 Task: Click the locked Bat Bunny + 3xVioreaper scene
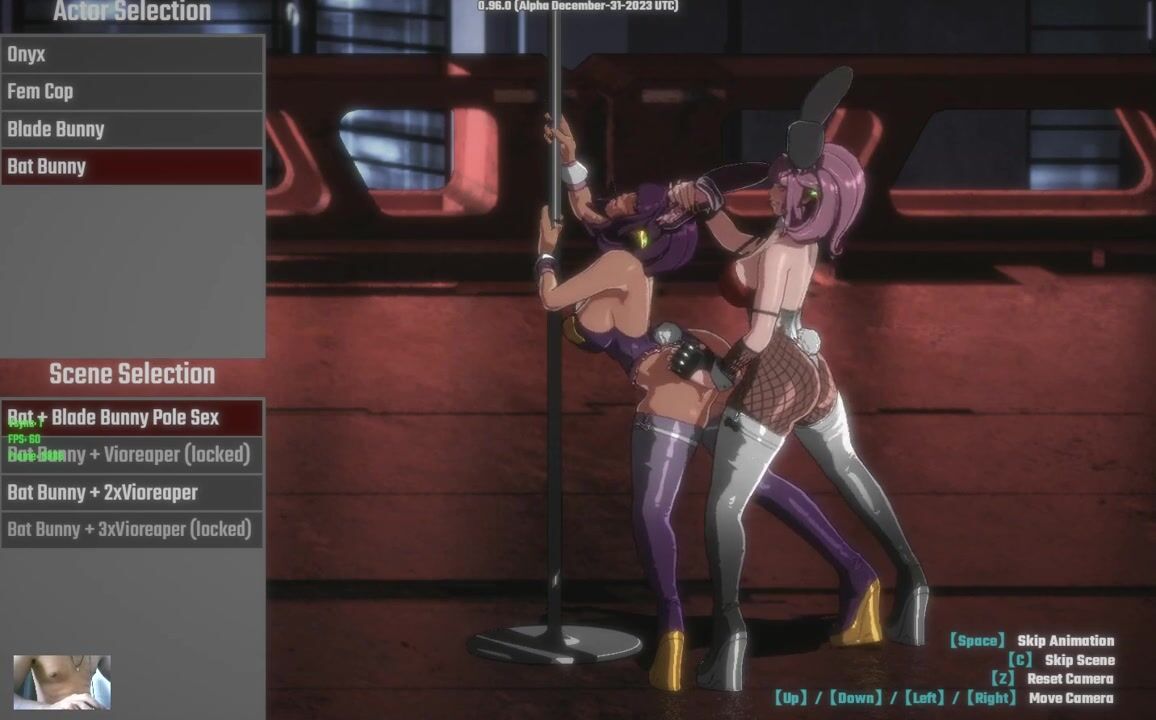pyautogui.click(x=131, y=529)
